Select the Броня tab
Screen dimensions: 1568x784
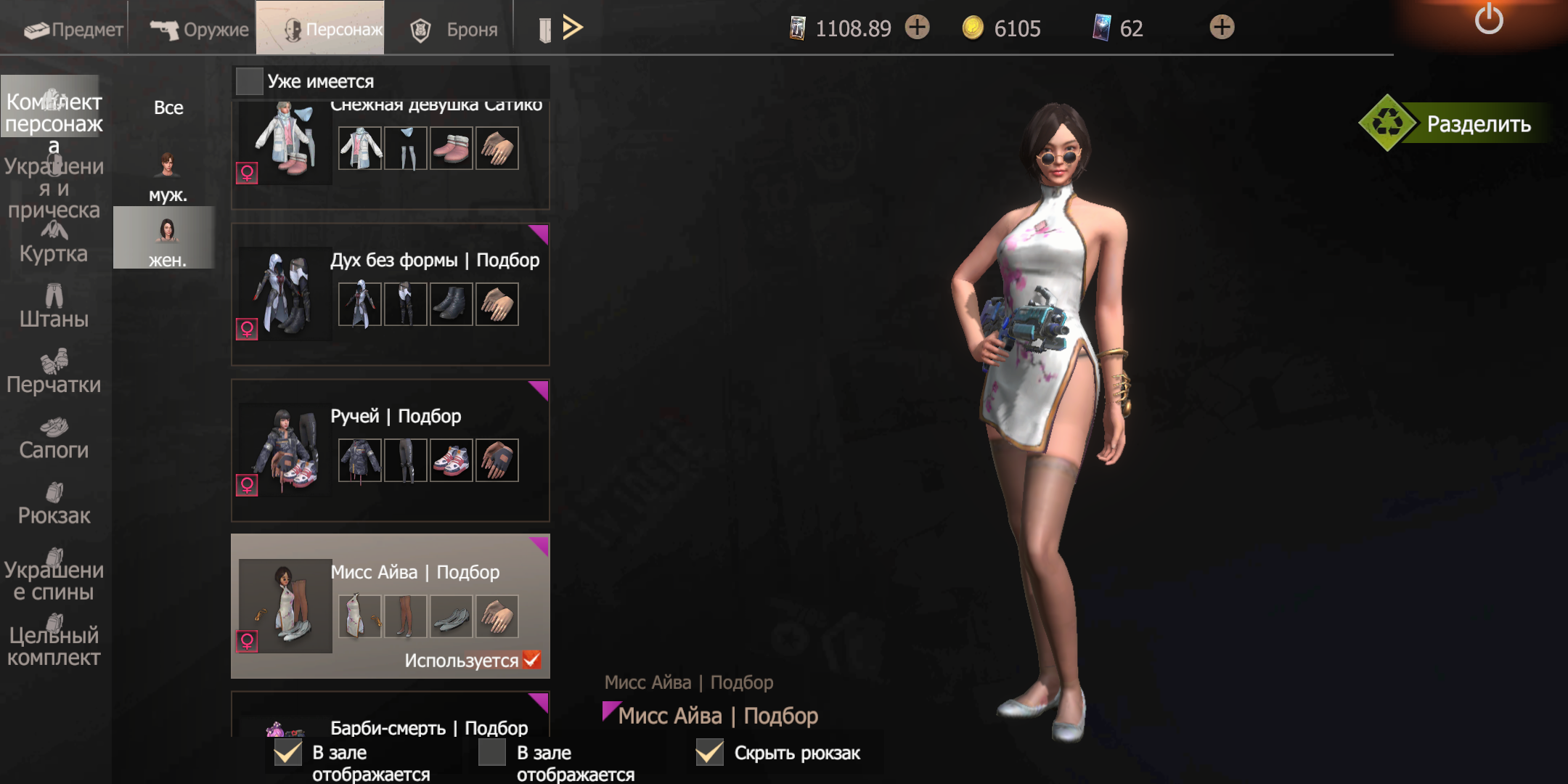tap(454, 29)
